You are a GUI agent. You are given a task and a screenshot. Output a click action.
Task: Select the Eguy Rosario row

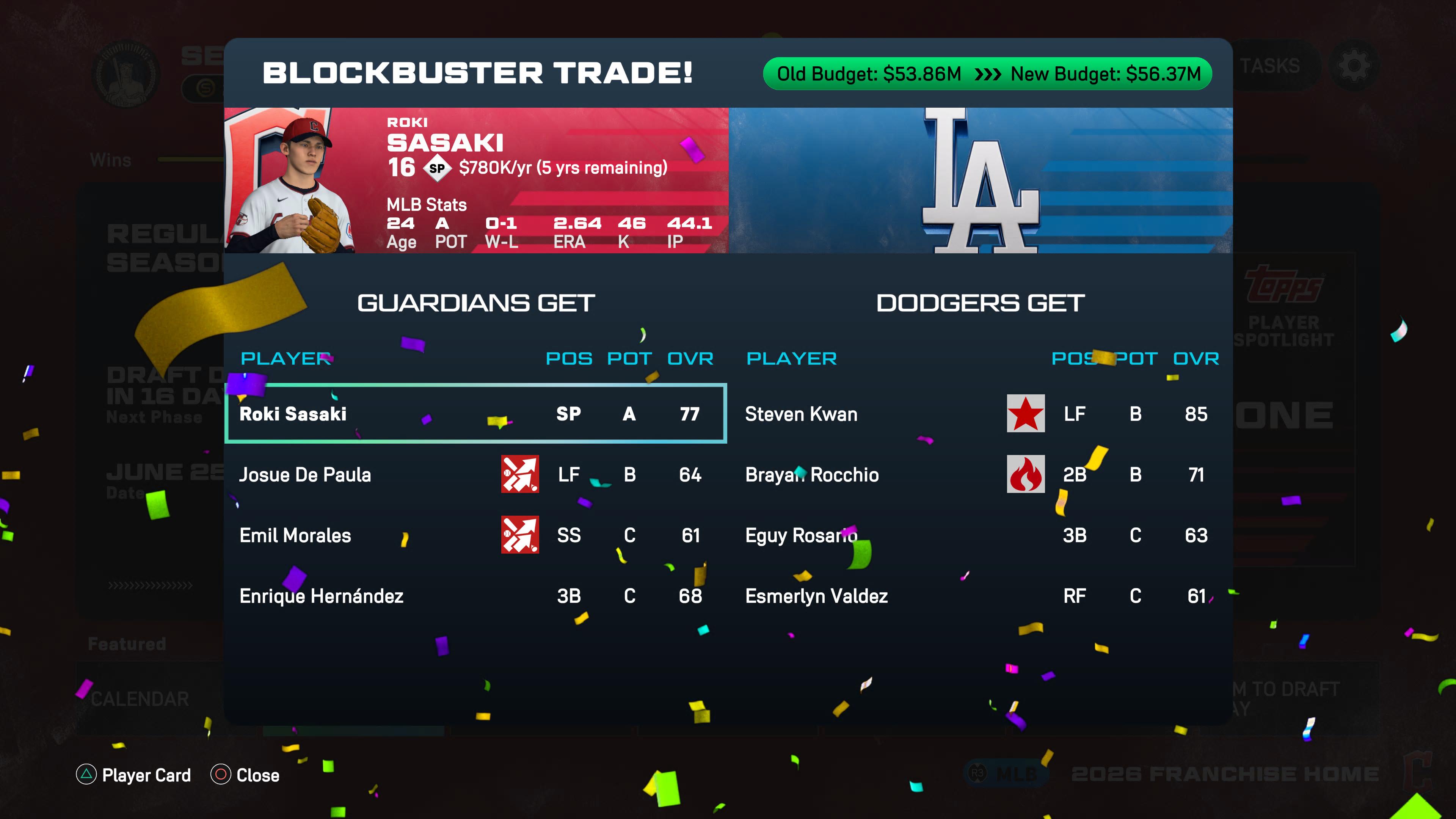[x=981, y=535]
